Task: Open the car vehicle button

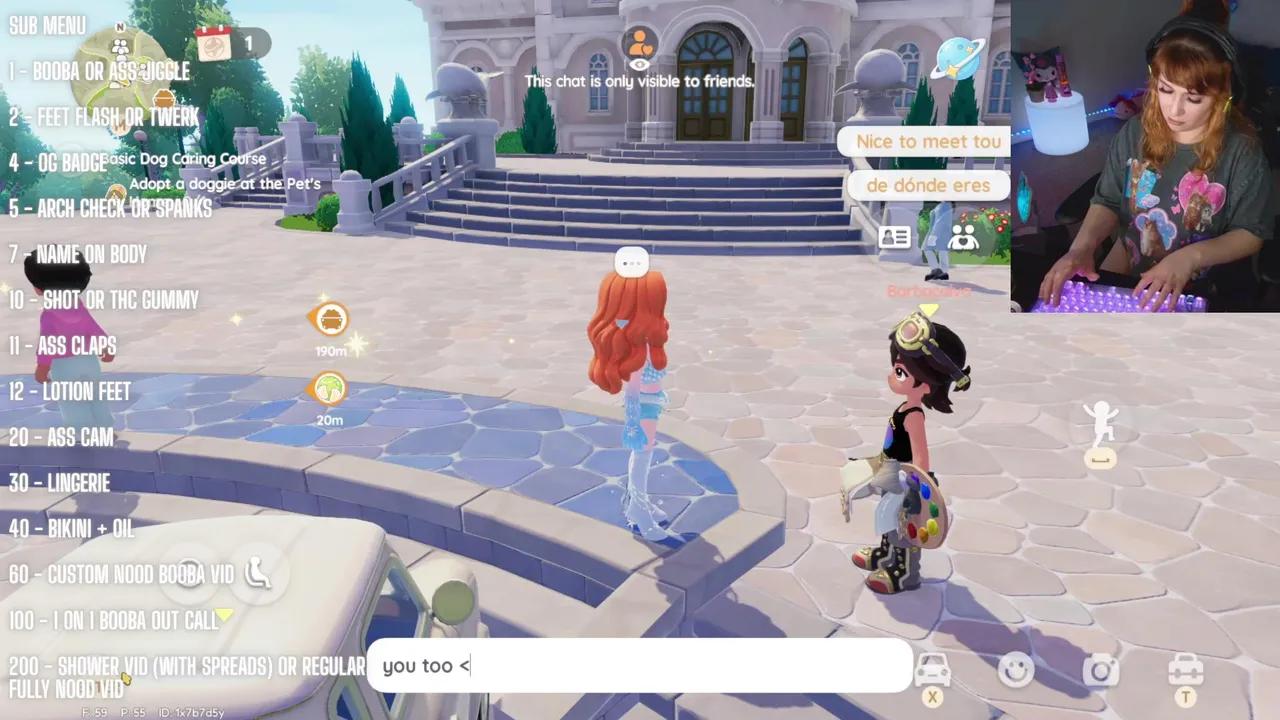Action: [932, 670]
